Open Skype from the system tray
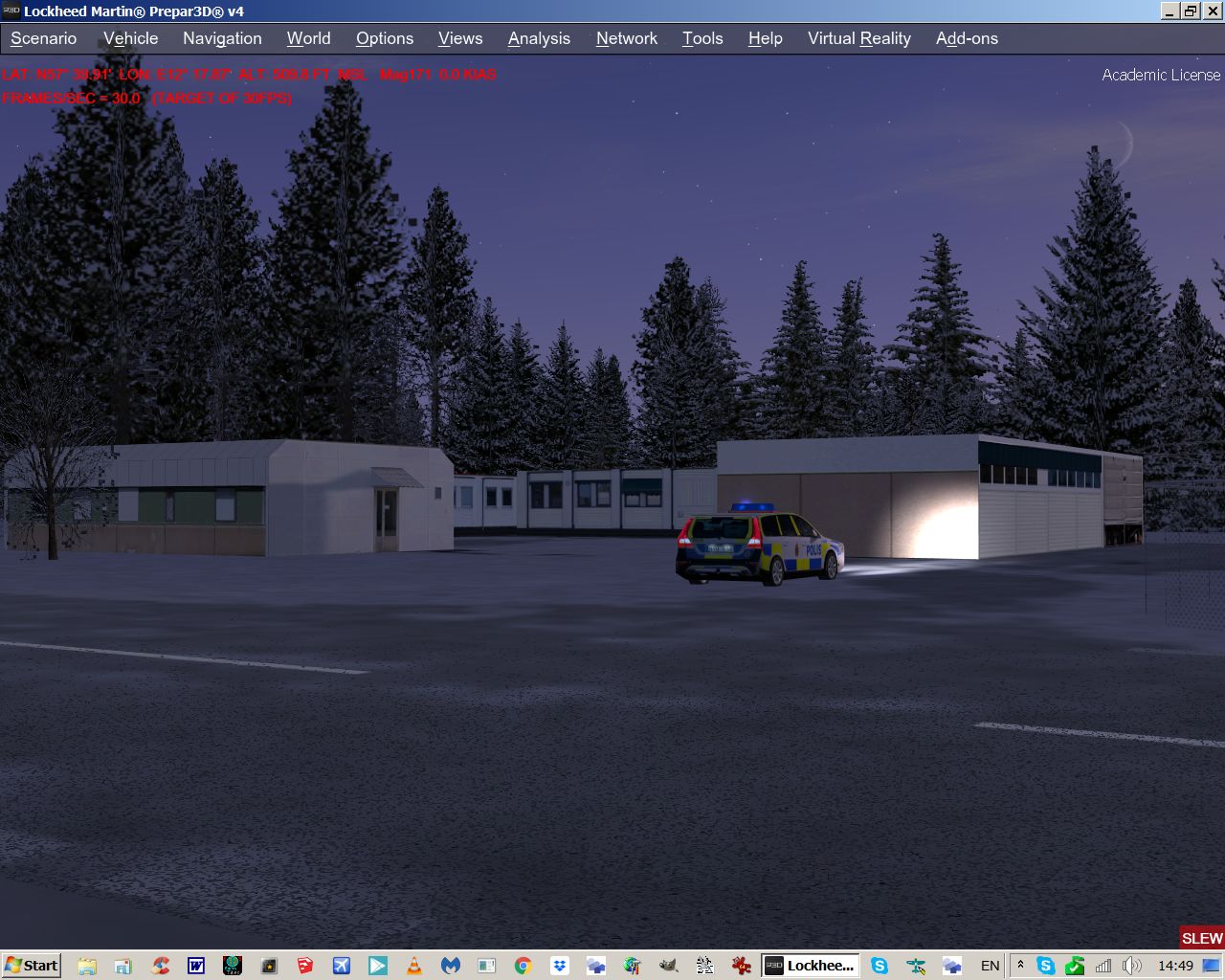The height and width of the screenshot is (980, 1225). coord(1045,965)
